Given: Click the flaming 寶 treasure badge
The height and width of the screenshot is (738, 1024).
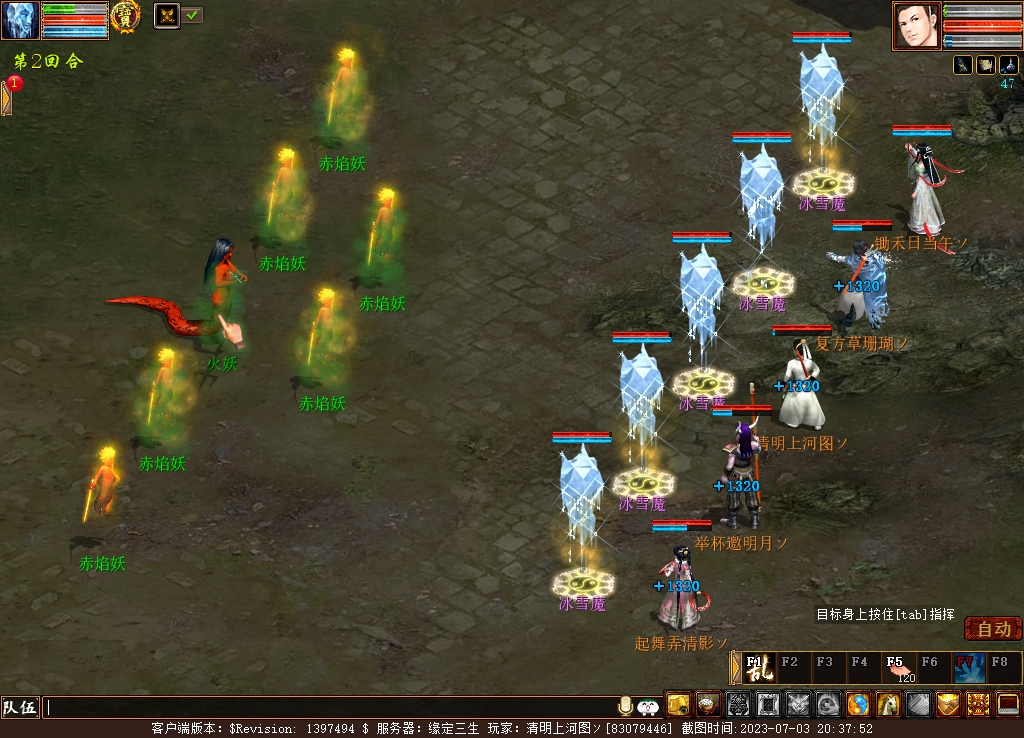Looking at the screenshot, I should [125, 15].
